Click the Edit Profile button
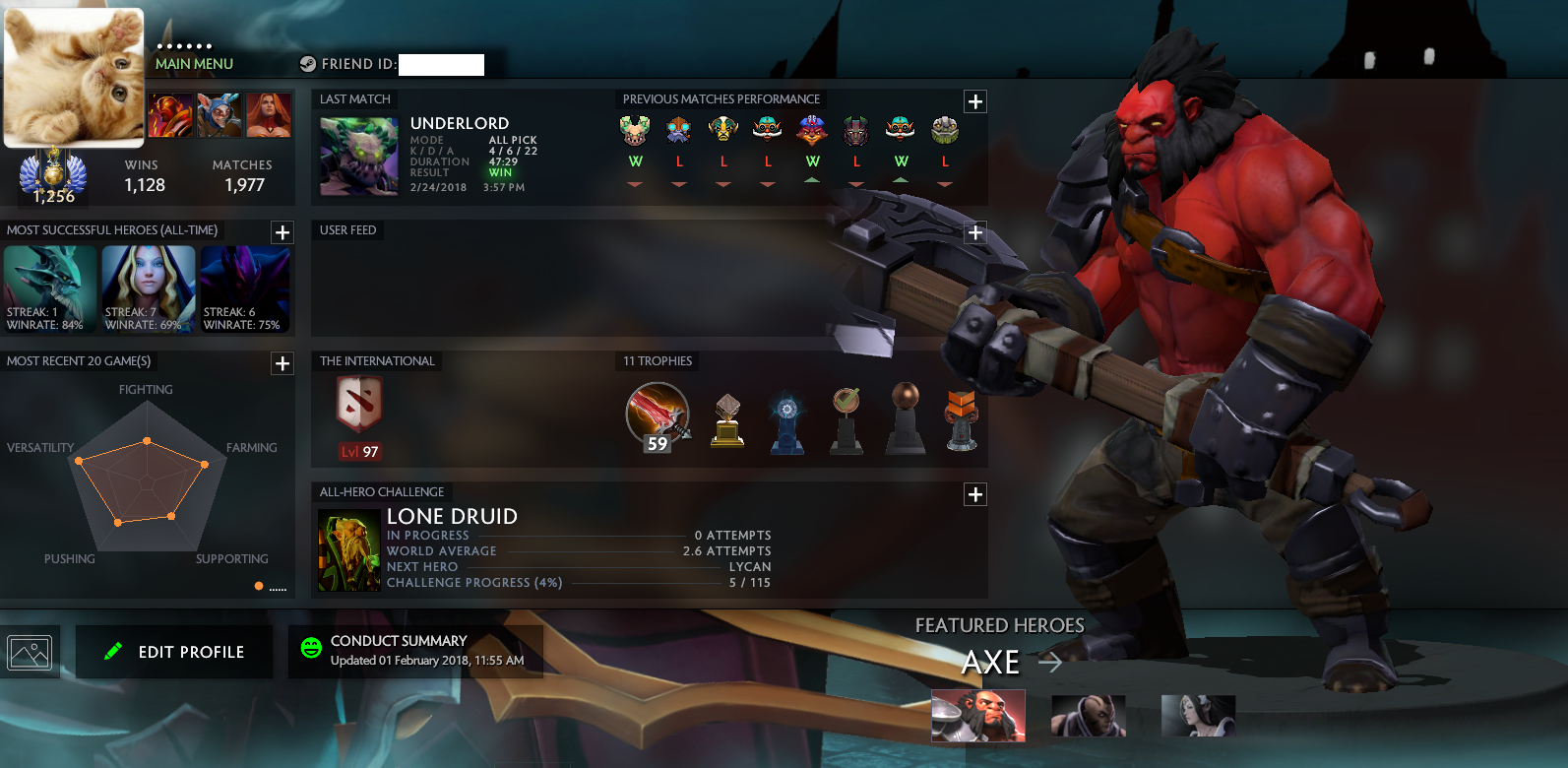Viewport: 1568px width, 768px height. coord(174,652)
